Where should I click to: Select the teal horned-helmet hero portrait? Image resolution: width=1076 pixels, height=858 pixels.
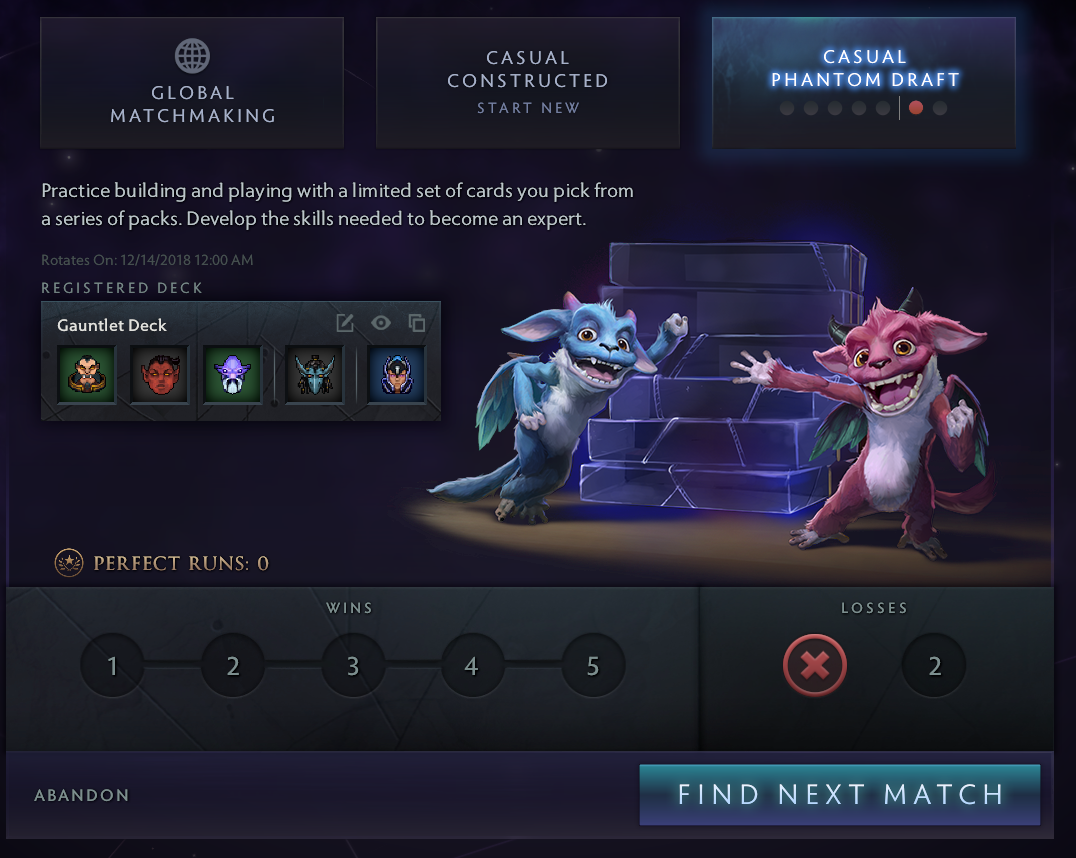tap(314, 374)
